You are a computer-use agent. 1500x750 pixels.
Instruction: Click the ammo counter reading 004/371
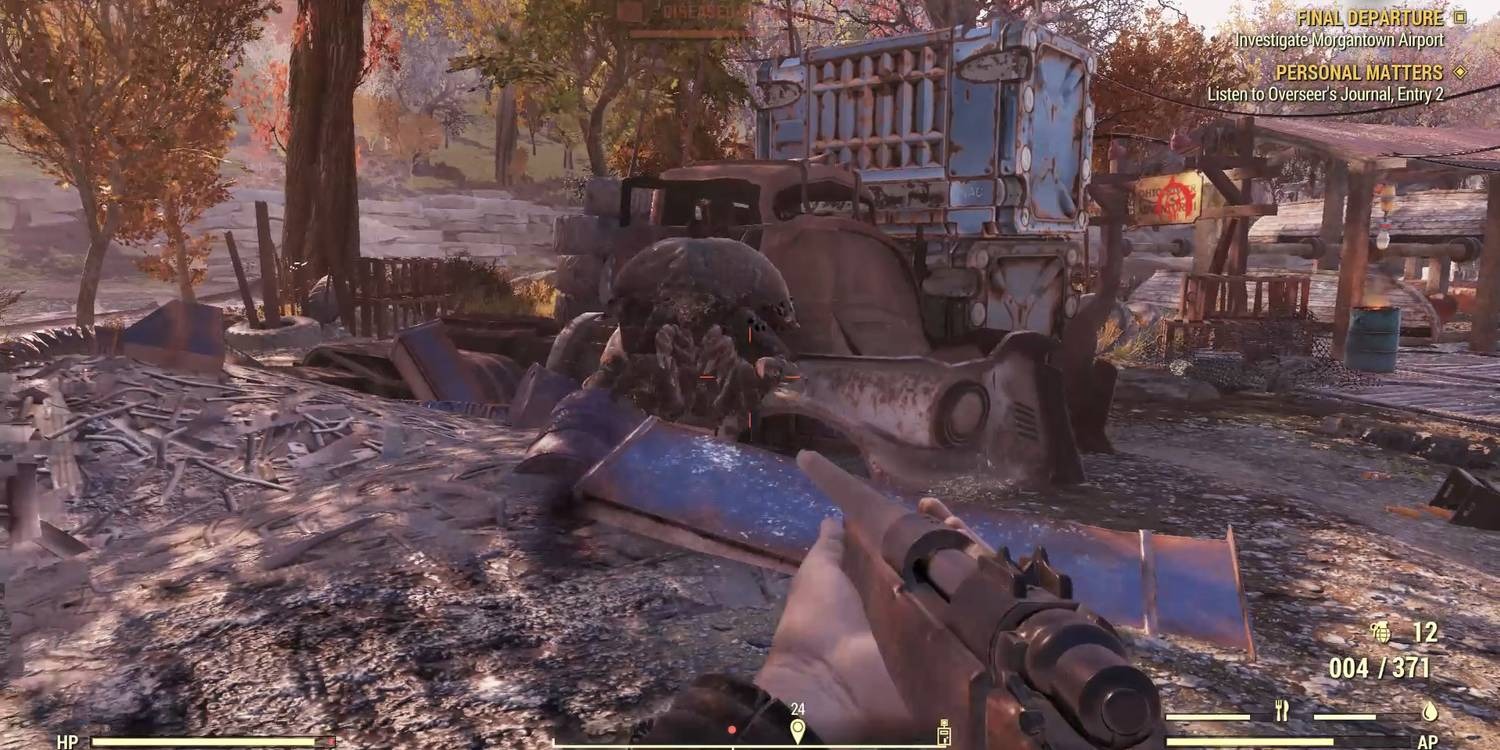tap(1380, 665)
